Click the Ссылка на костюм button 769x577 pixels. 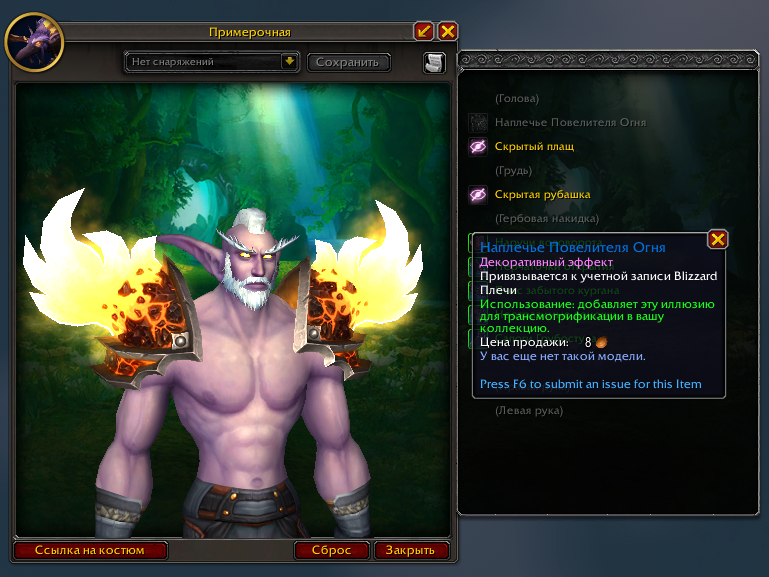tap(90, 550)
